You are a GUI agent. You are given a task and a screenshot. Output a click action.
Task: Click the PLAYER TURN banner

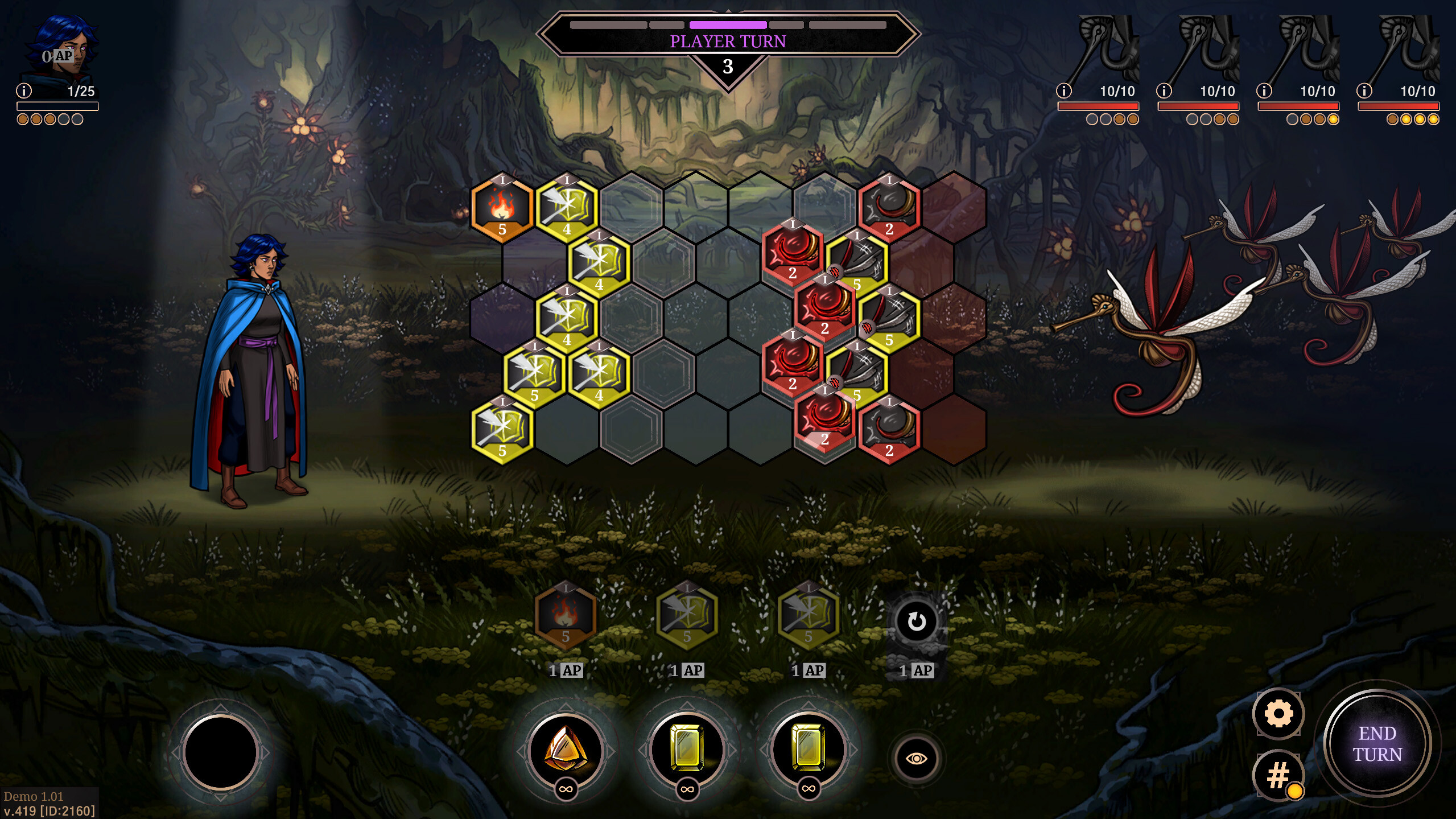pos(728,41)
